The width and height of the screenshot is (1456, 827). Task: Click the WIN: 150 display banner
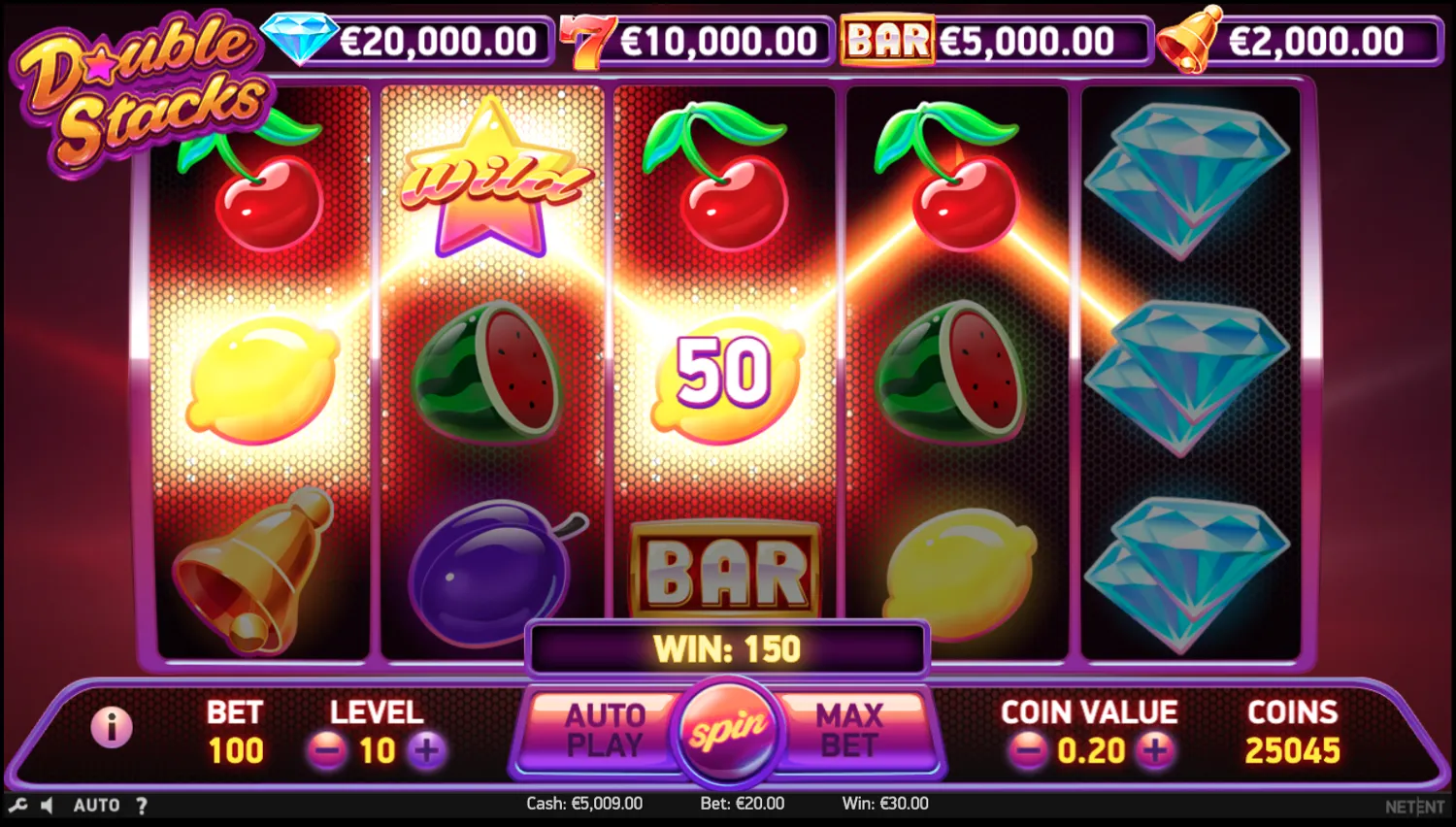[726, 647]
